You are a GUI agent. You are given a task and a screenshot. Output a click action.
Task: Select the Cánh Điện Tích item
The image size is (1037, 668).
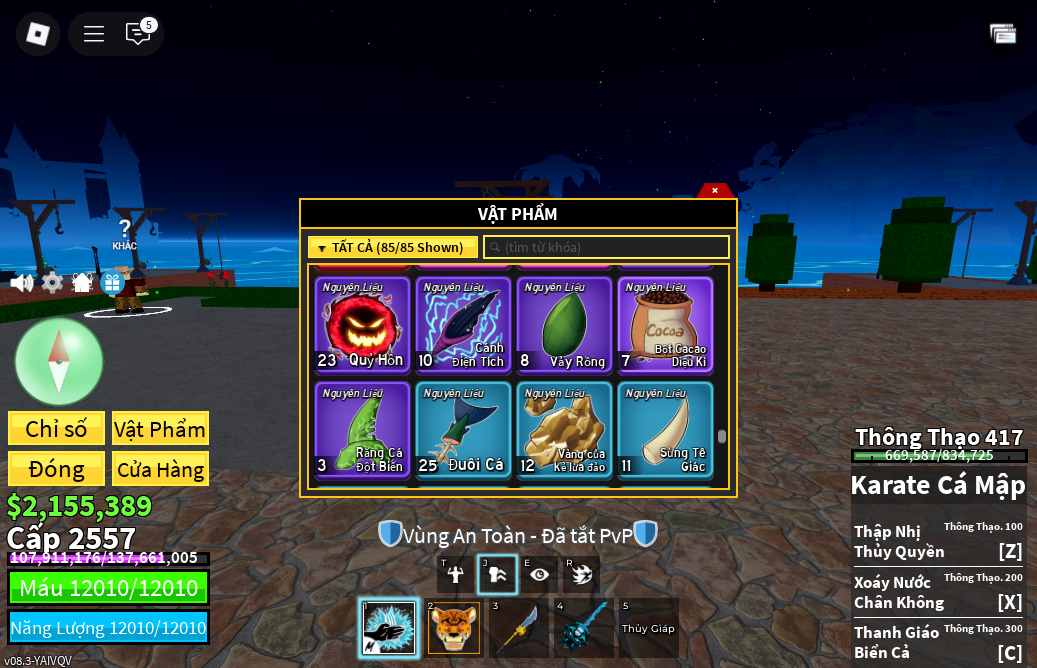pyautogui.click(x=463, y=324)
